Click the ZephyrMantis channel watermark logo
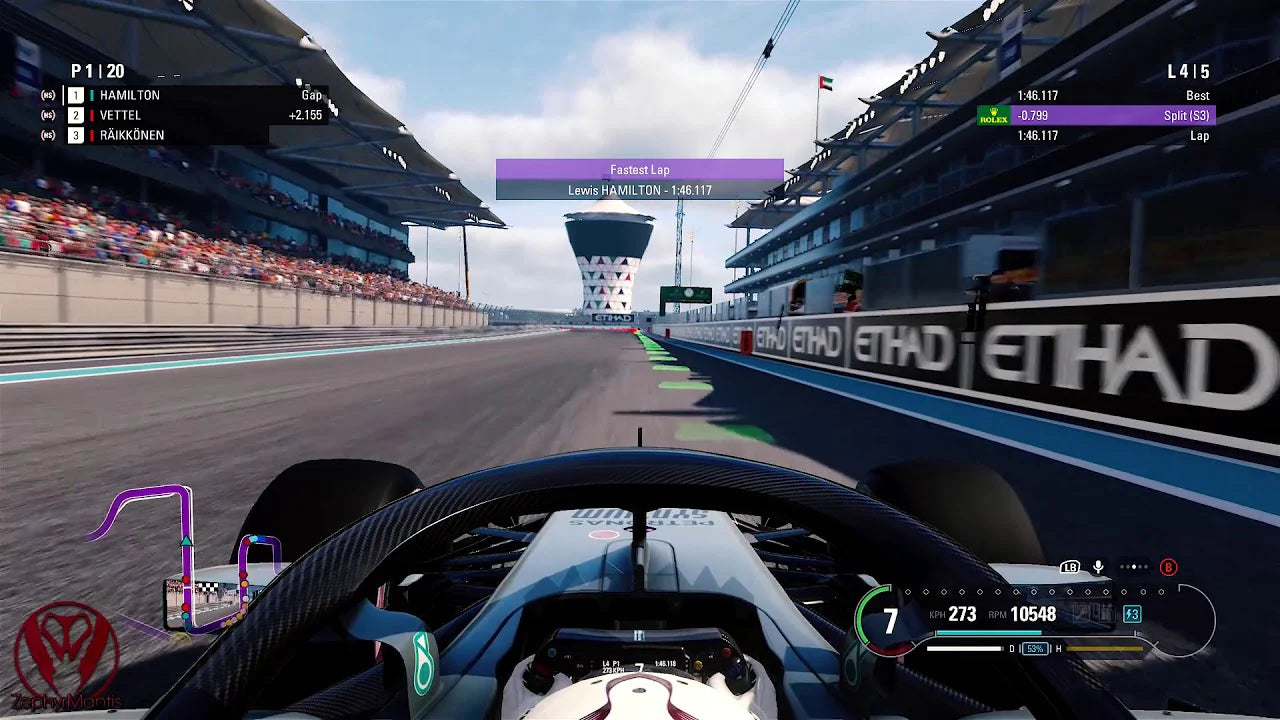 pos(66,653)
